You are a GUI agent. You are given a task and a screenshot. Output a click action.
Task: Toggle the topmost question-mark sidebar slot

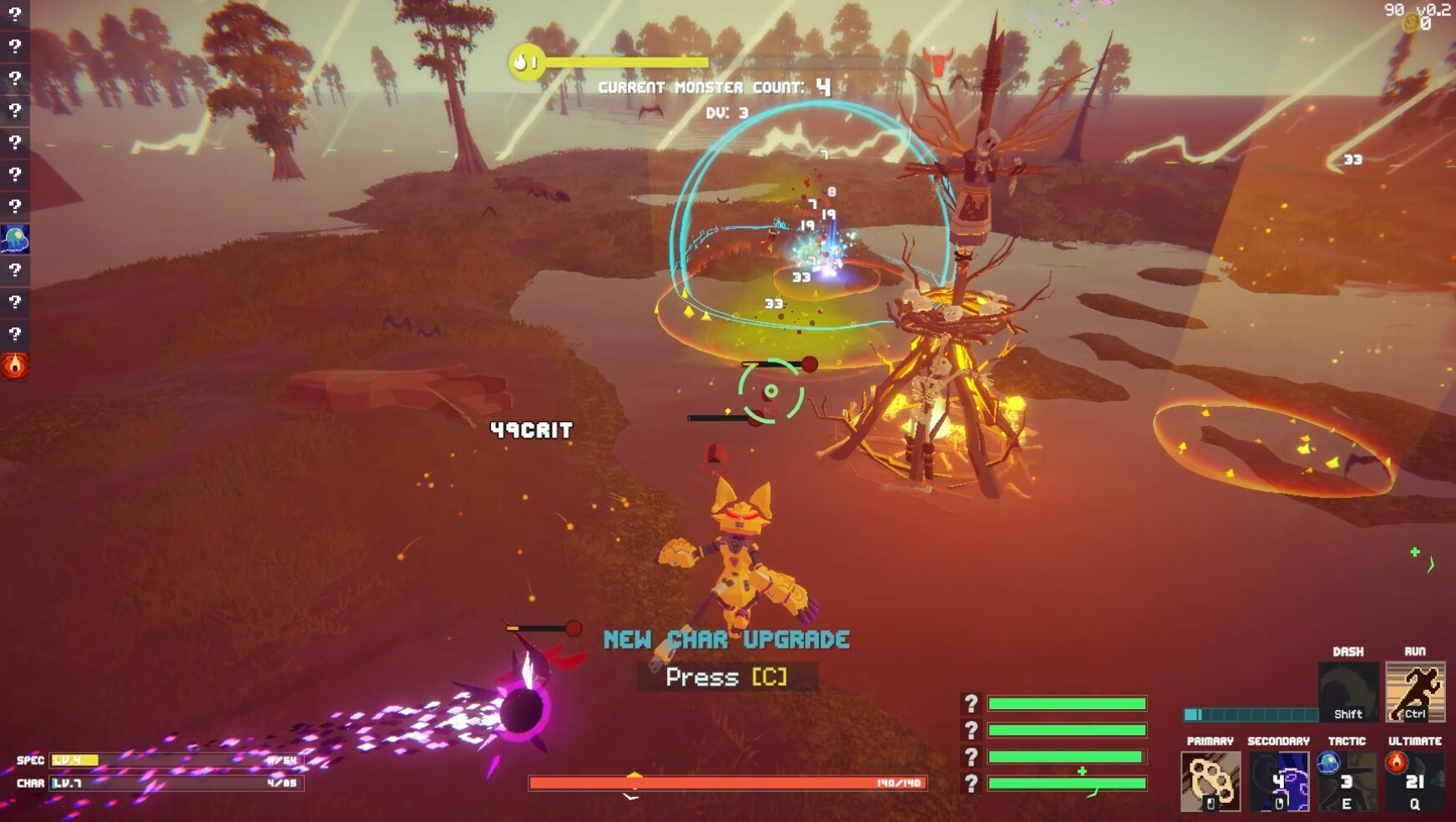15,13
